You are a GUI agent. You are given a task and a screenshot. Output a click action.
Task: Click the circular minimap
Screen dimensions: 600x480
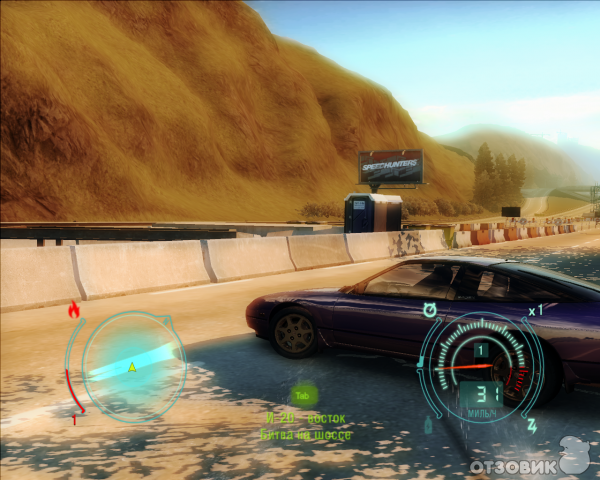point(131,365)
